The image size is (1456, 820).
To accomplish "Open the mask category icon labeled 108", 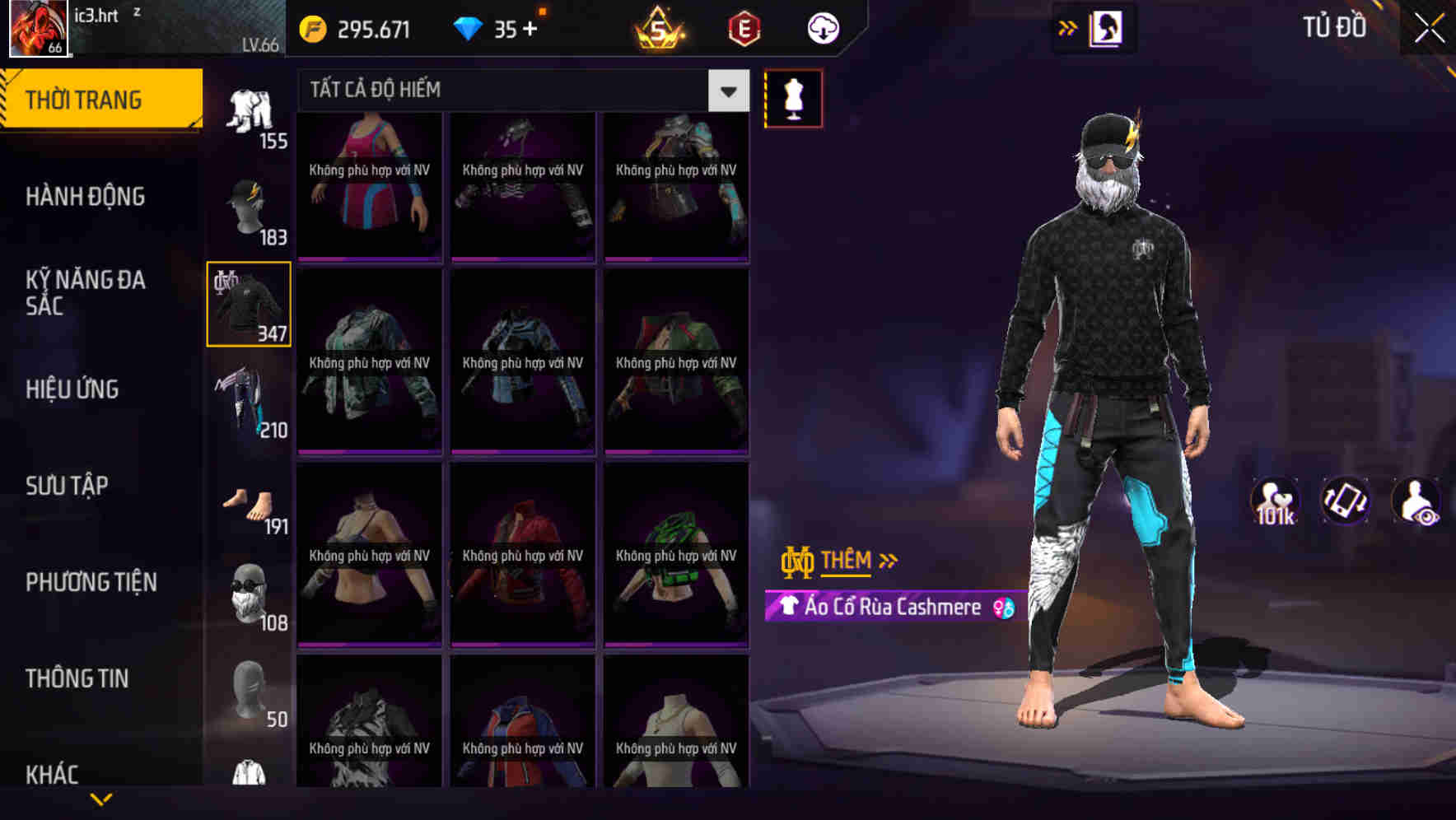I will (249, 593).
